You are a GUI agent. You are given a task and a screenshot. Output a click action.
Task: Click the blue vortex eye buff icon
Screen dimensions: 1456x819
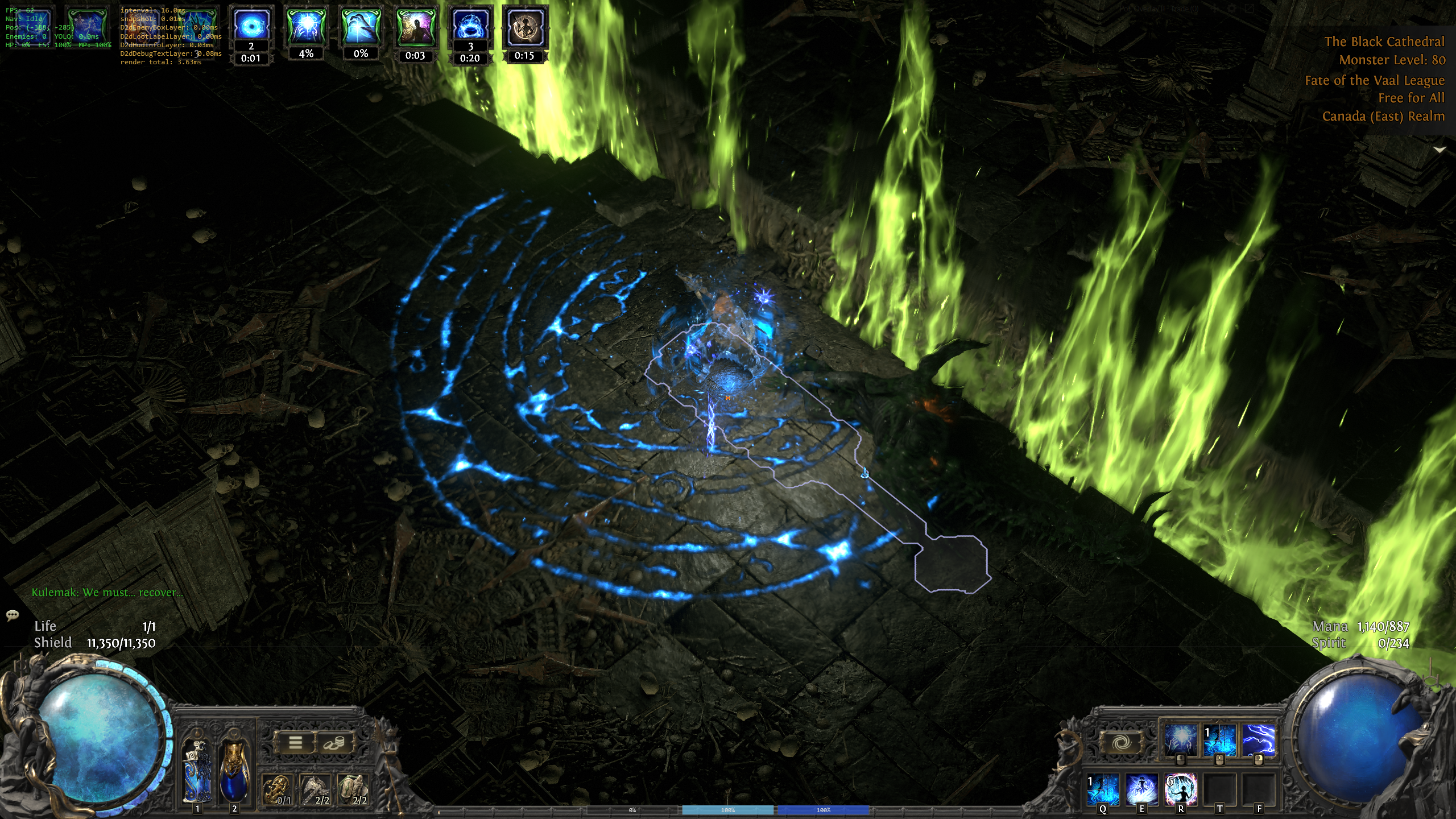tap(250, 27)
